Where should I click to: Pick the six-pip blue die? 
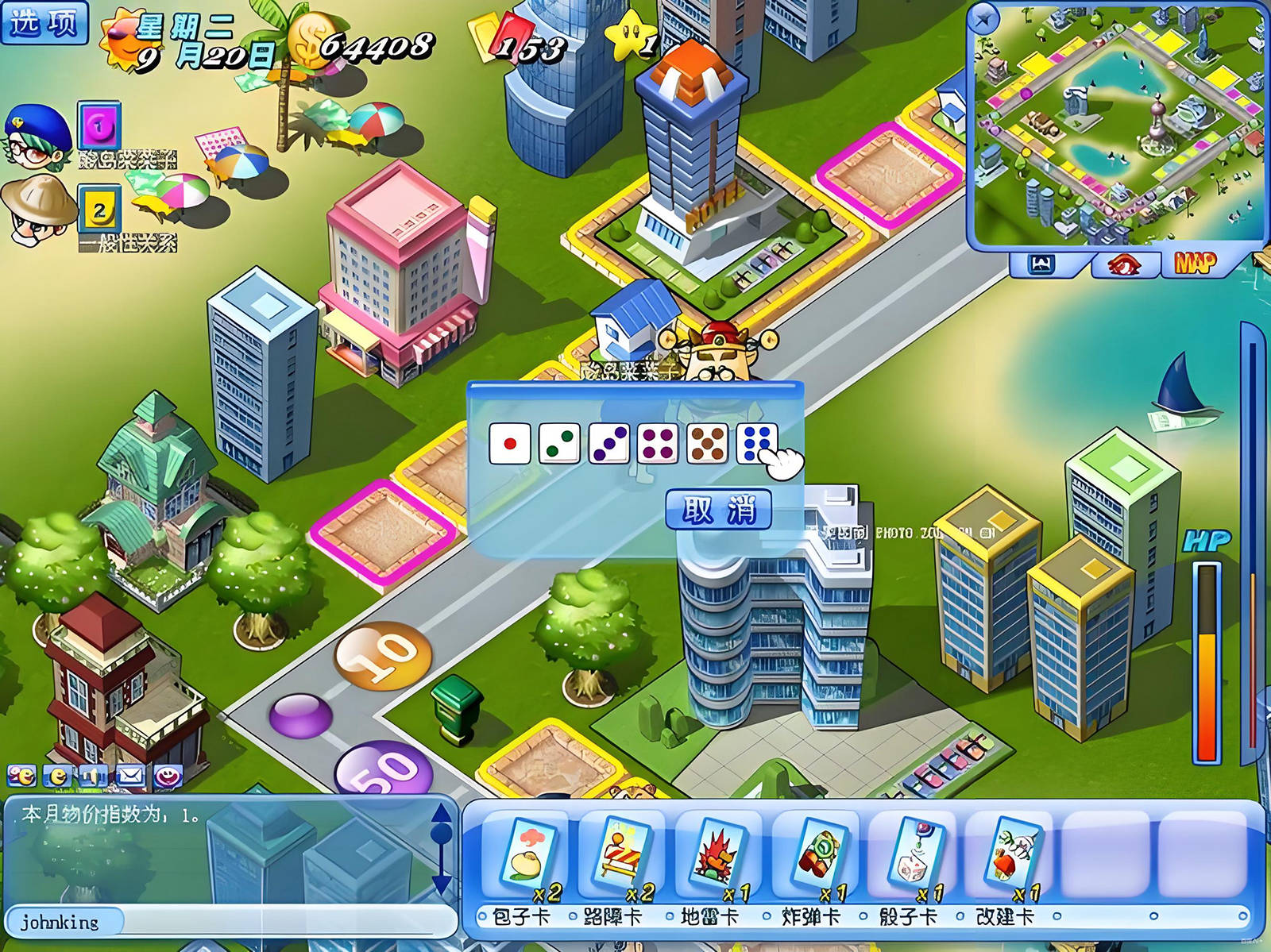point(756,443)
